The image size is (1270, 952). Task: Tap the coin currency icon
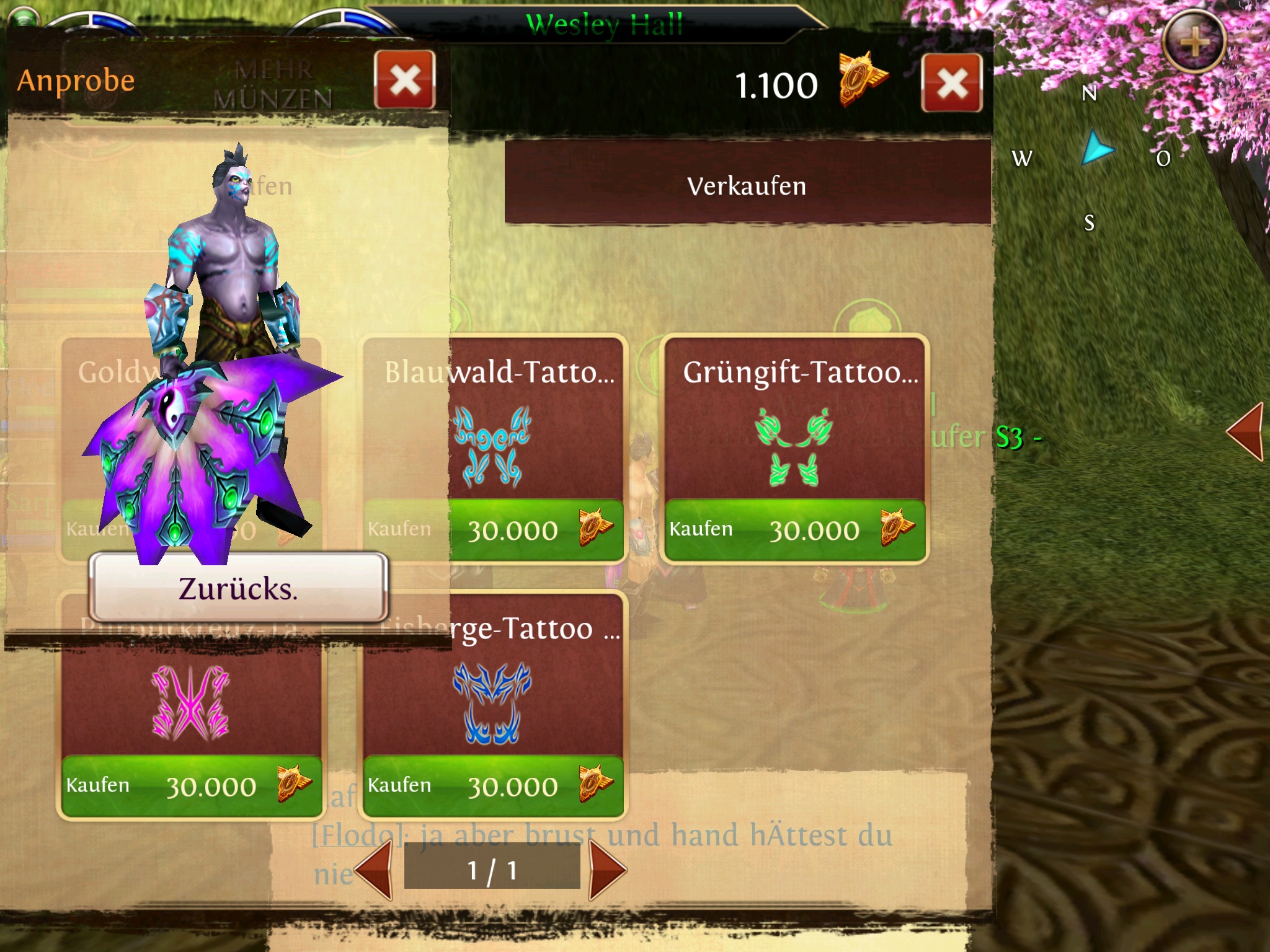[863, 80]
